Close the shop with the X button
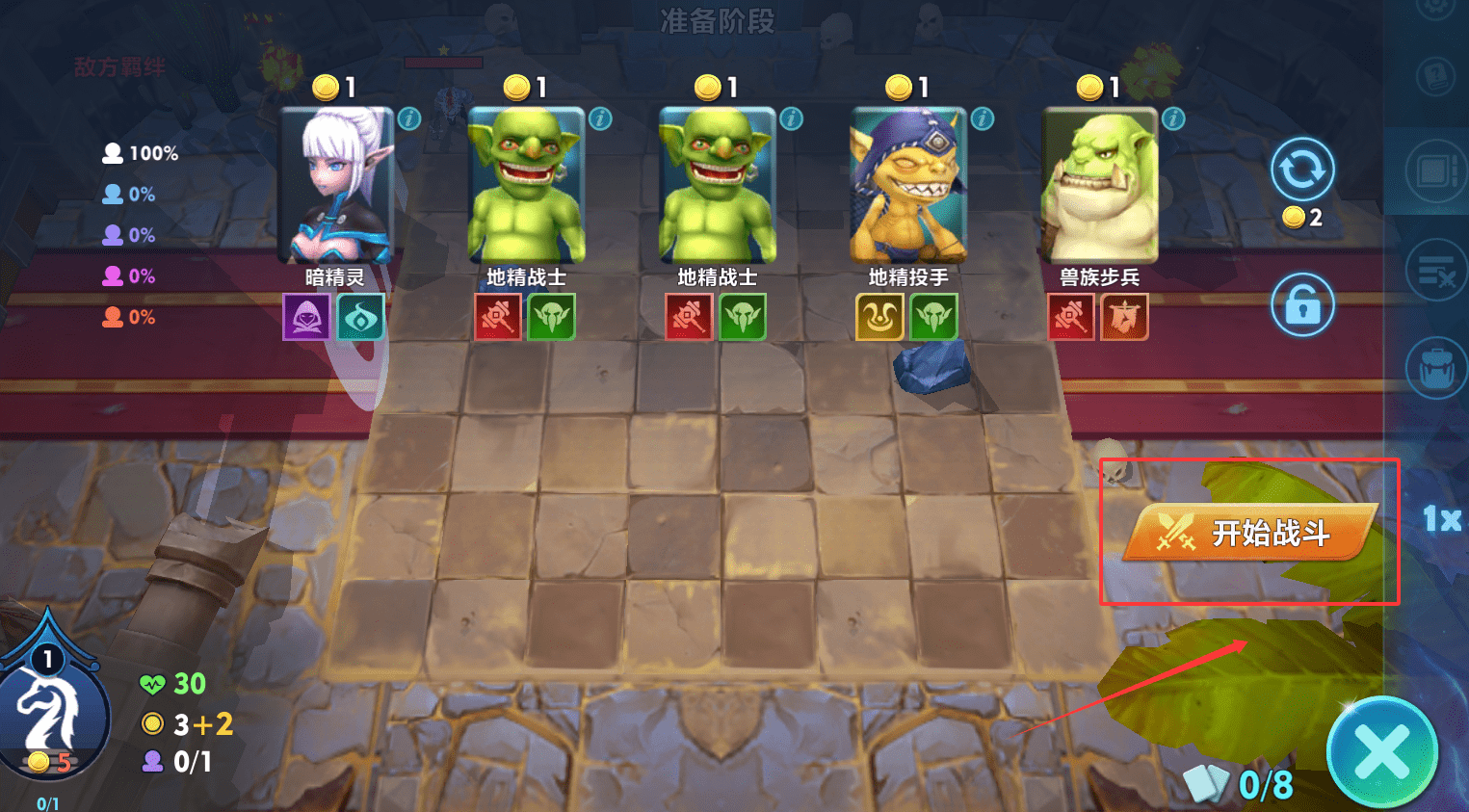 pos(1381,752)
